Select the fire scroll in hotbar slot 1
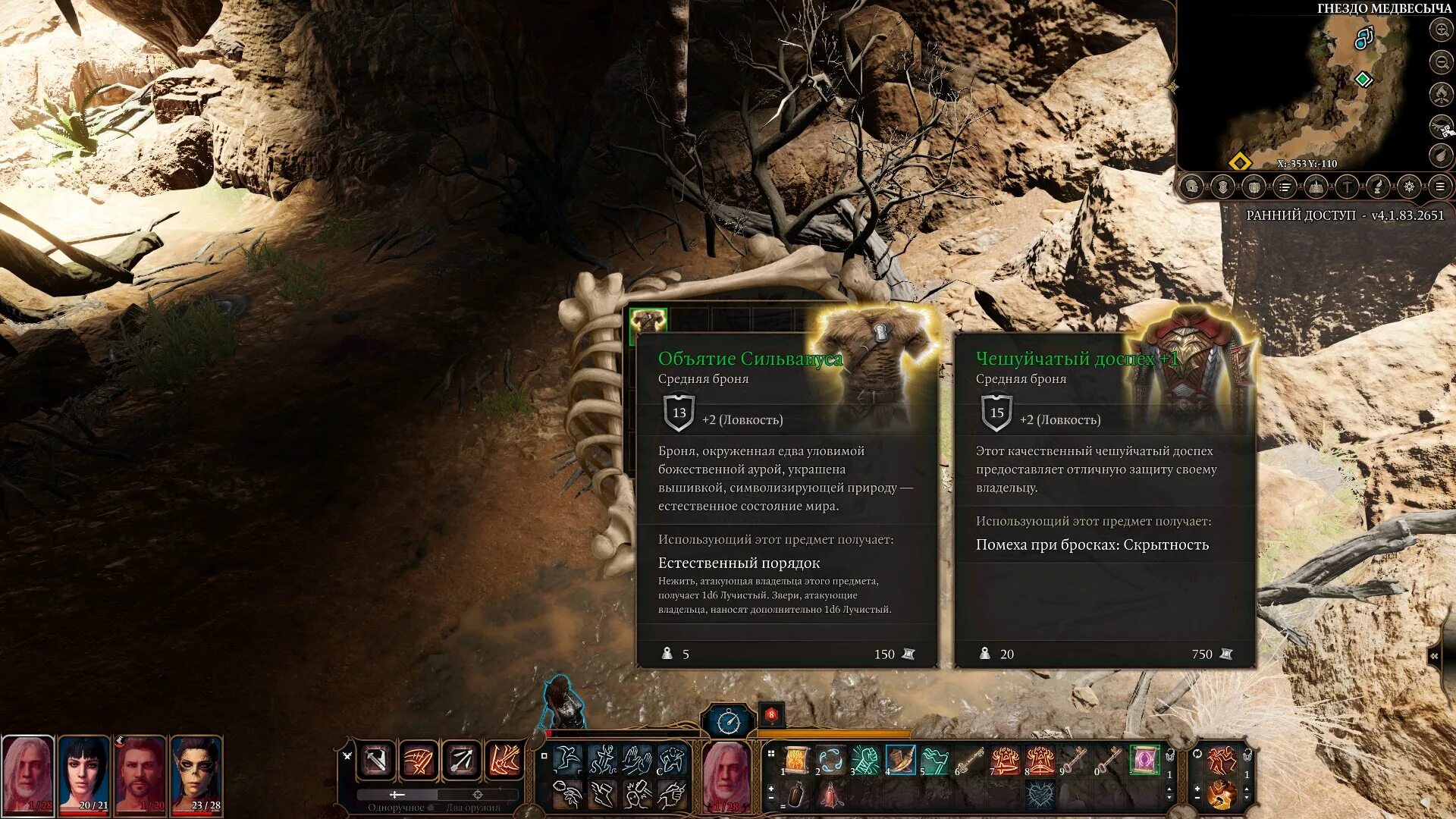1456x819 pixels. pyautogui.click(x=796, y=759)
